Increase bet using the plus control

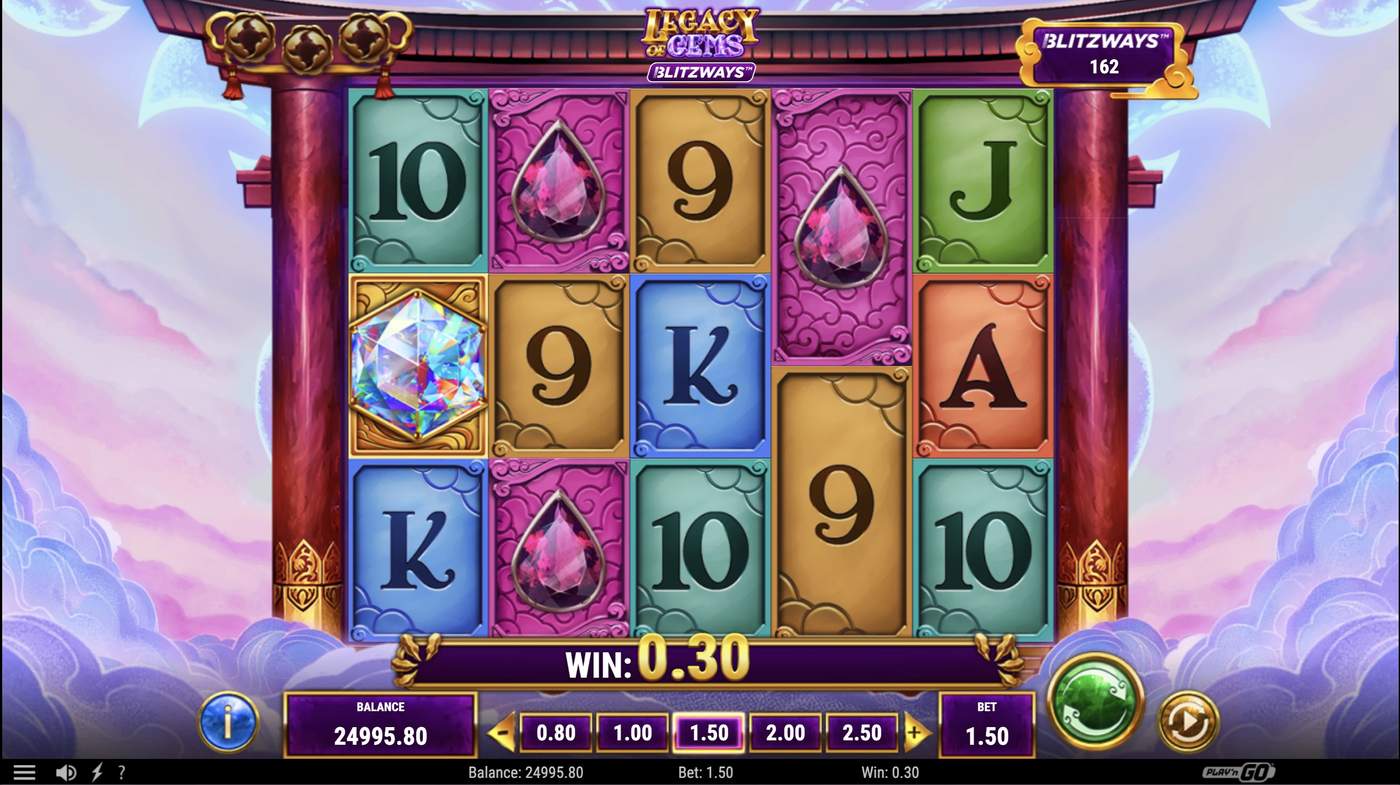[x=914, y=732]
